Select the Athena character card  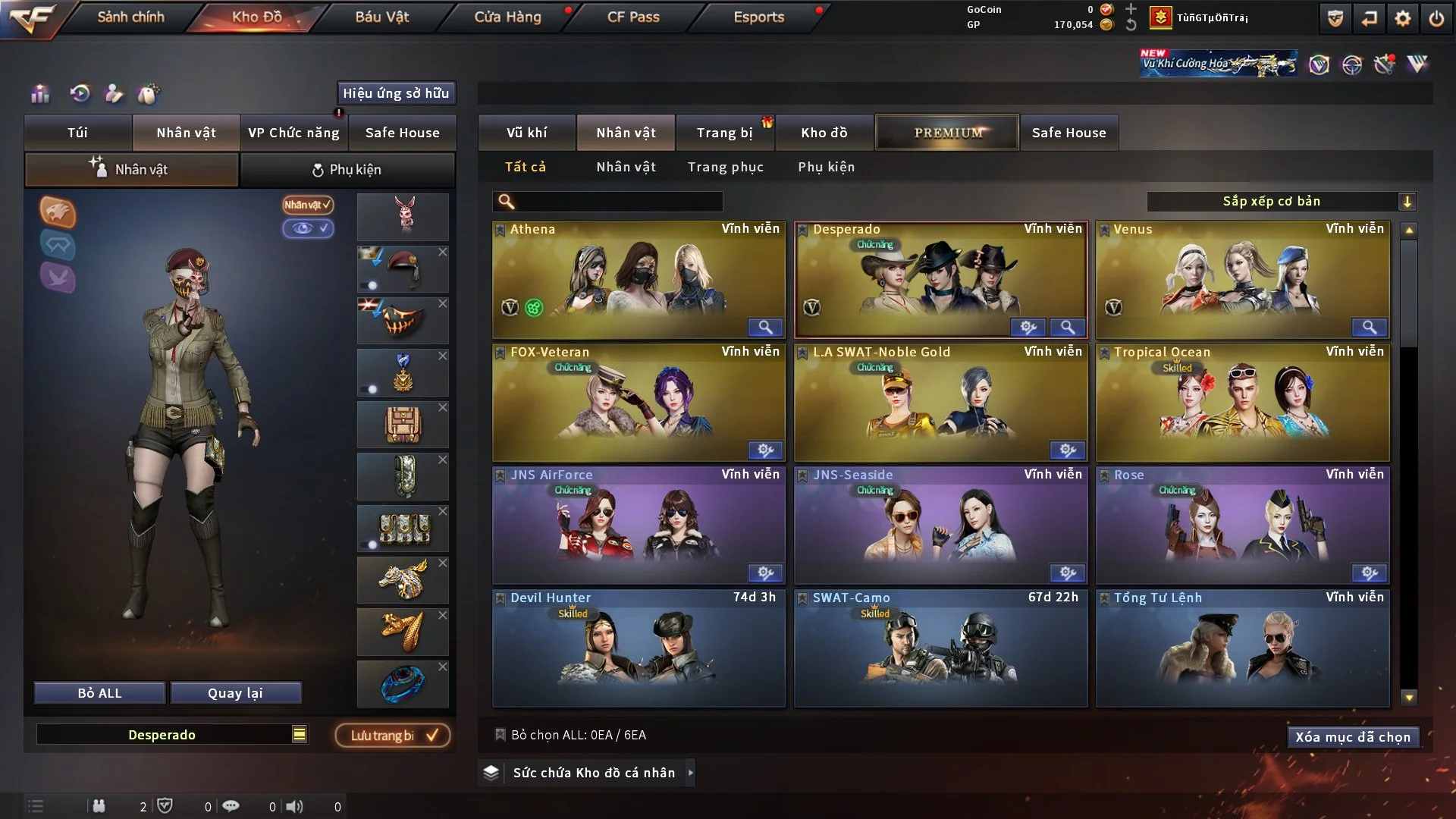[x=638, y=279]
